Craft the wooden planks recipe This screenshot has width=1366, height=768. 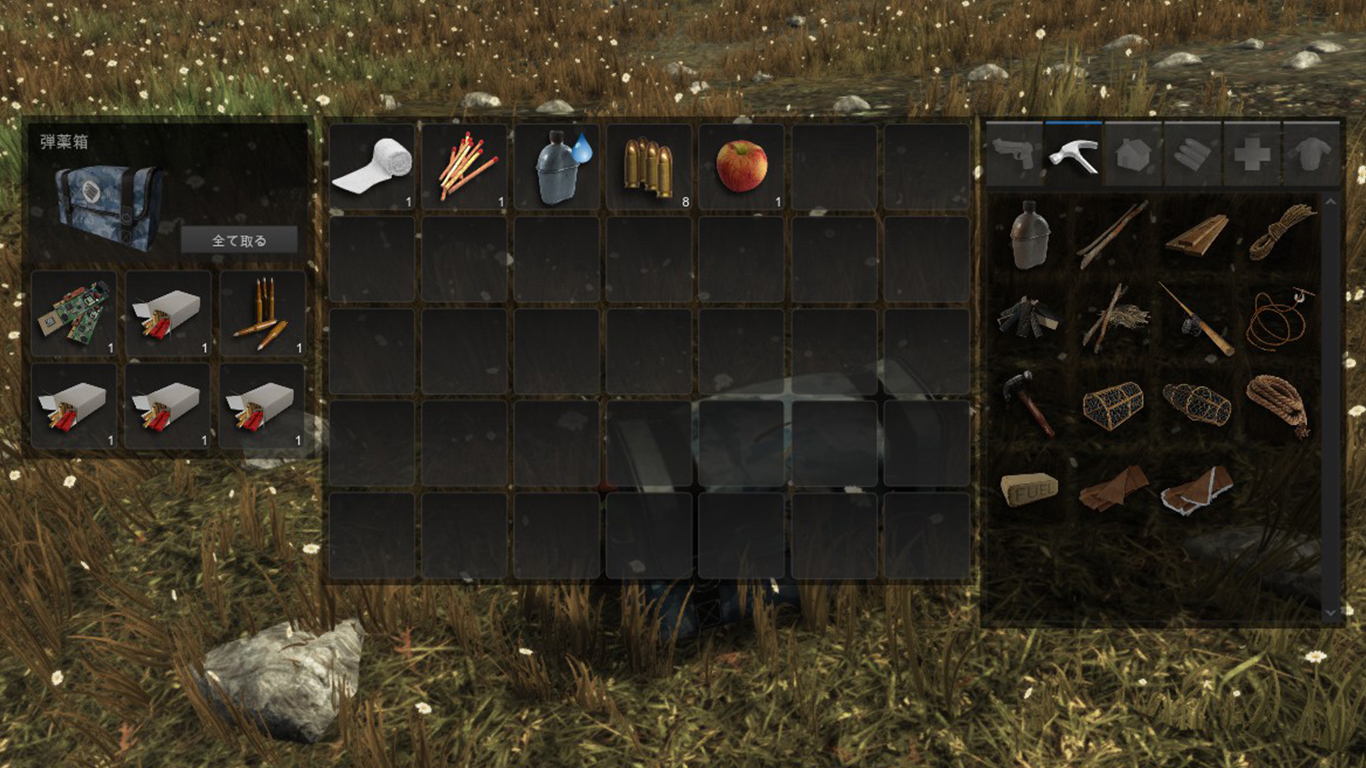point(1196,234)
